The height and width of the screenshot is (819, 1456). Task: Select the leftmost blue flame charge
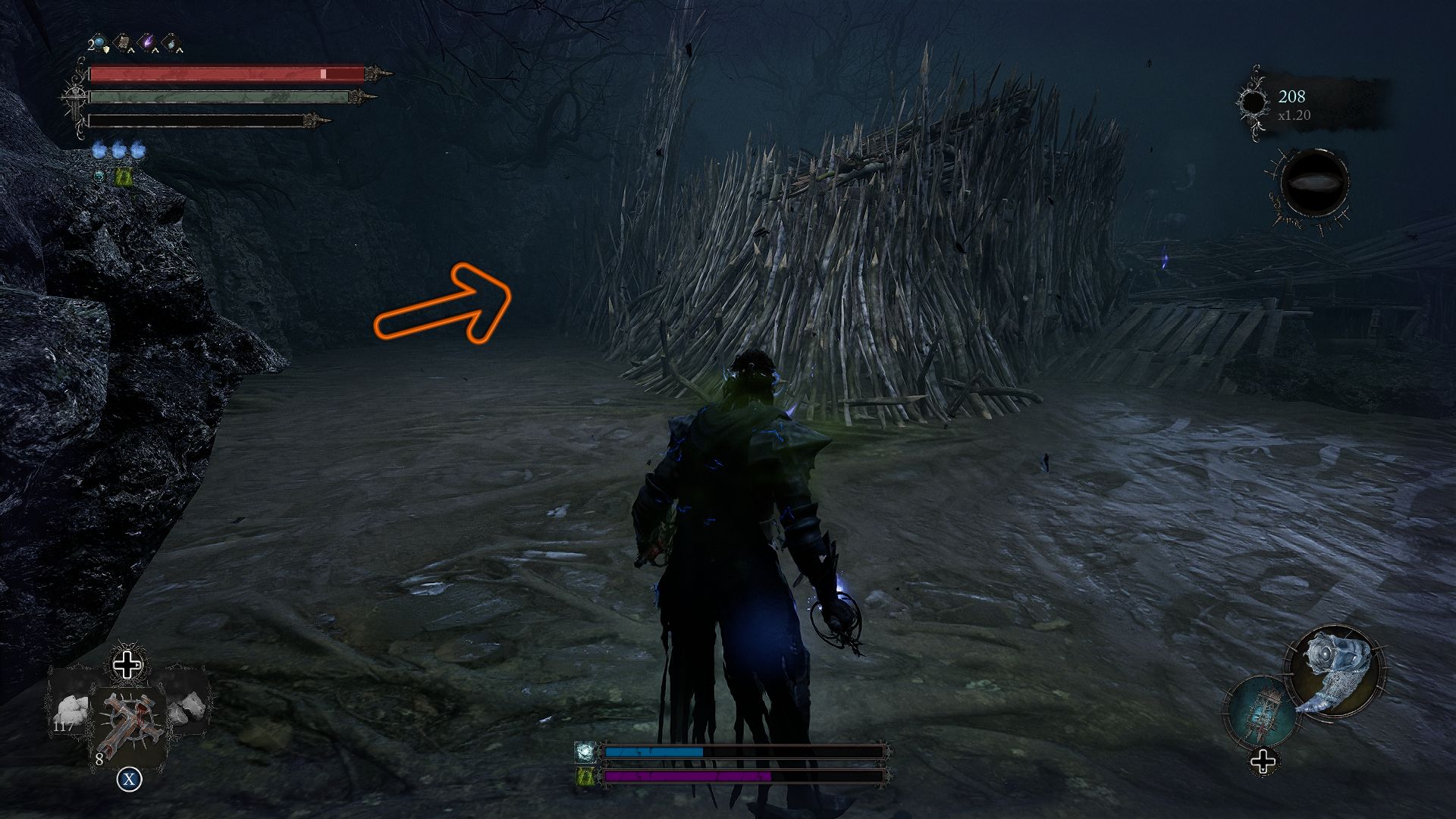click(x=99, y=150)
